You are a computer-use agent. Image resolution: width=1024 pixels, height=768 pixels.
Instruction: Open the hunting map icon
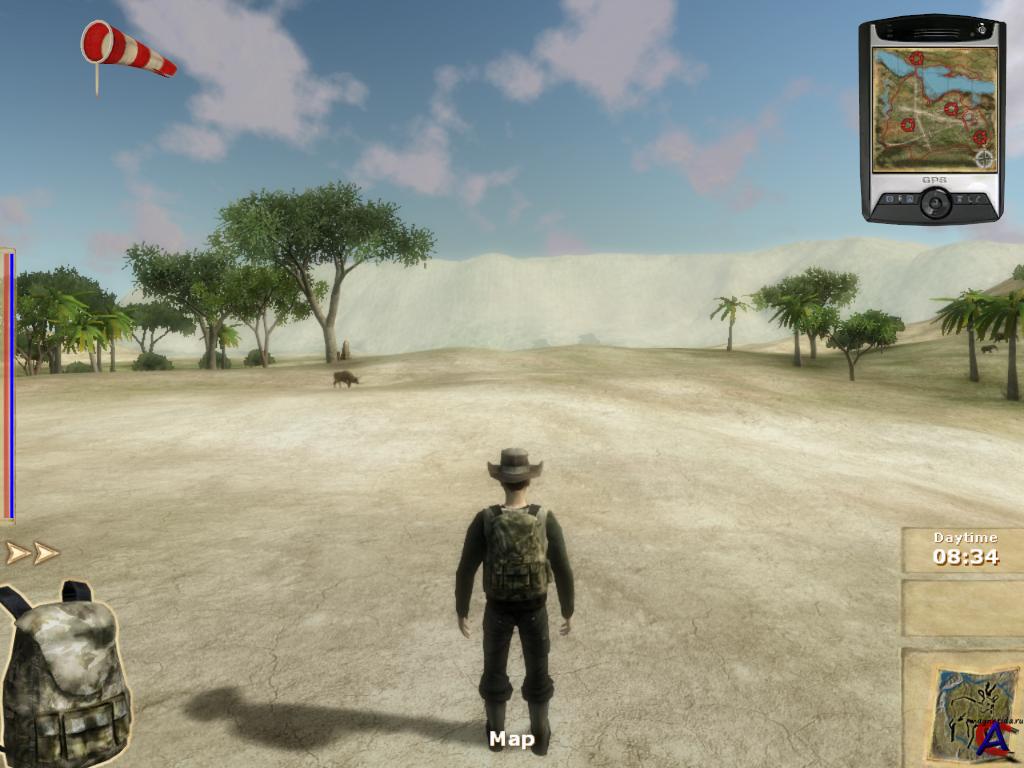[x=964, y=712]
